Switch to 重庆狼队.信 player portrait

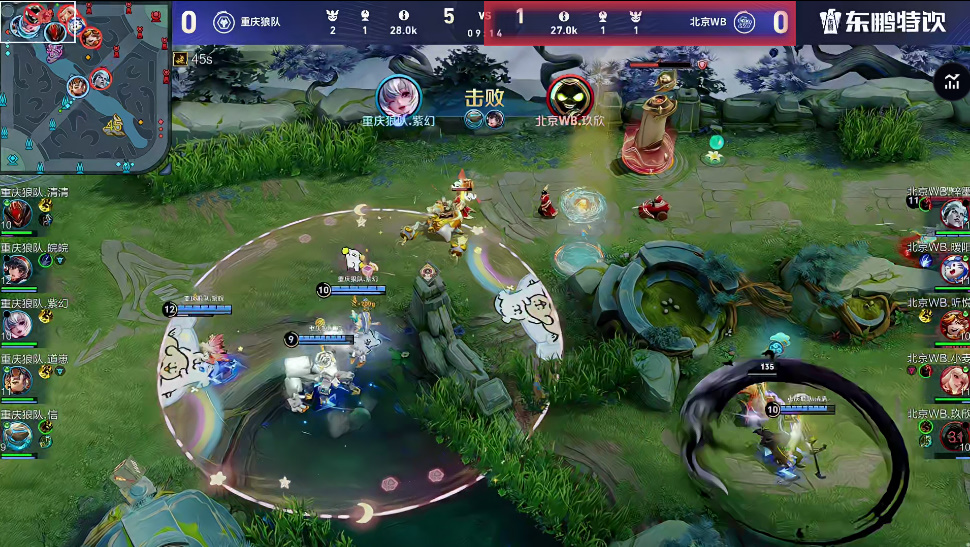(17, 435)
